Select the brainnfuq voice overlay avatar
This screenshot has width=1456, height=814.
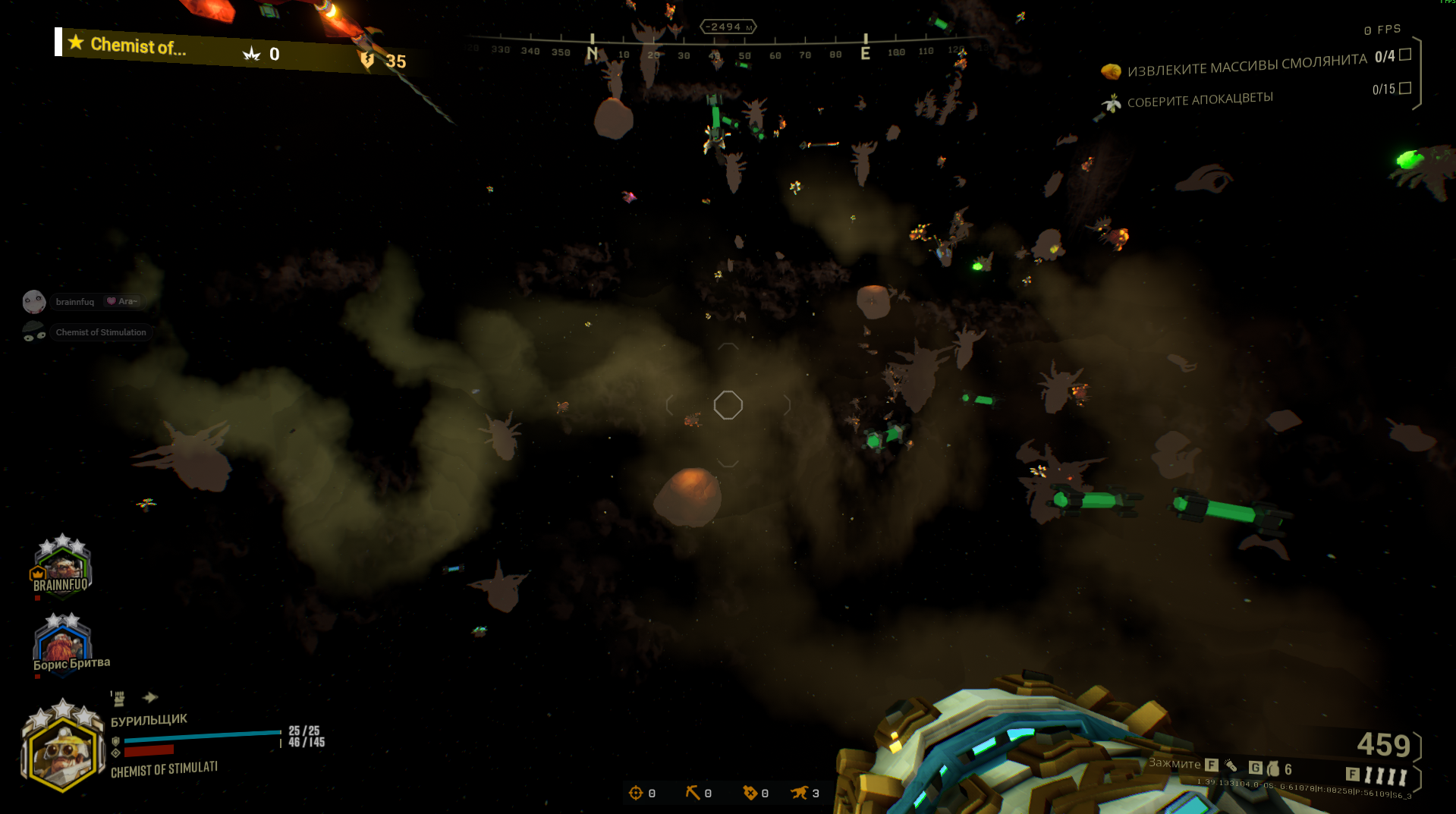(34, 302)
